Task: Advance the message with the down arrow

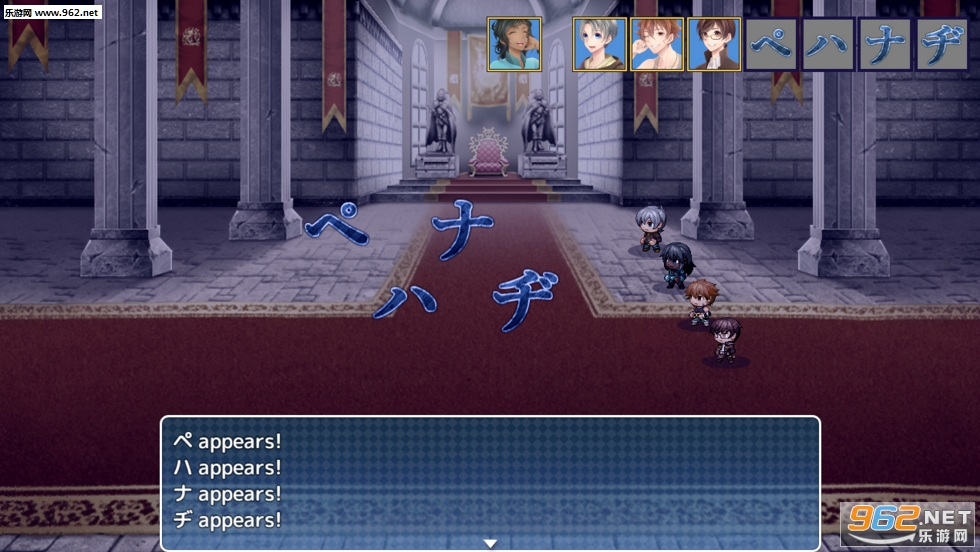Action: point(490,543)
